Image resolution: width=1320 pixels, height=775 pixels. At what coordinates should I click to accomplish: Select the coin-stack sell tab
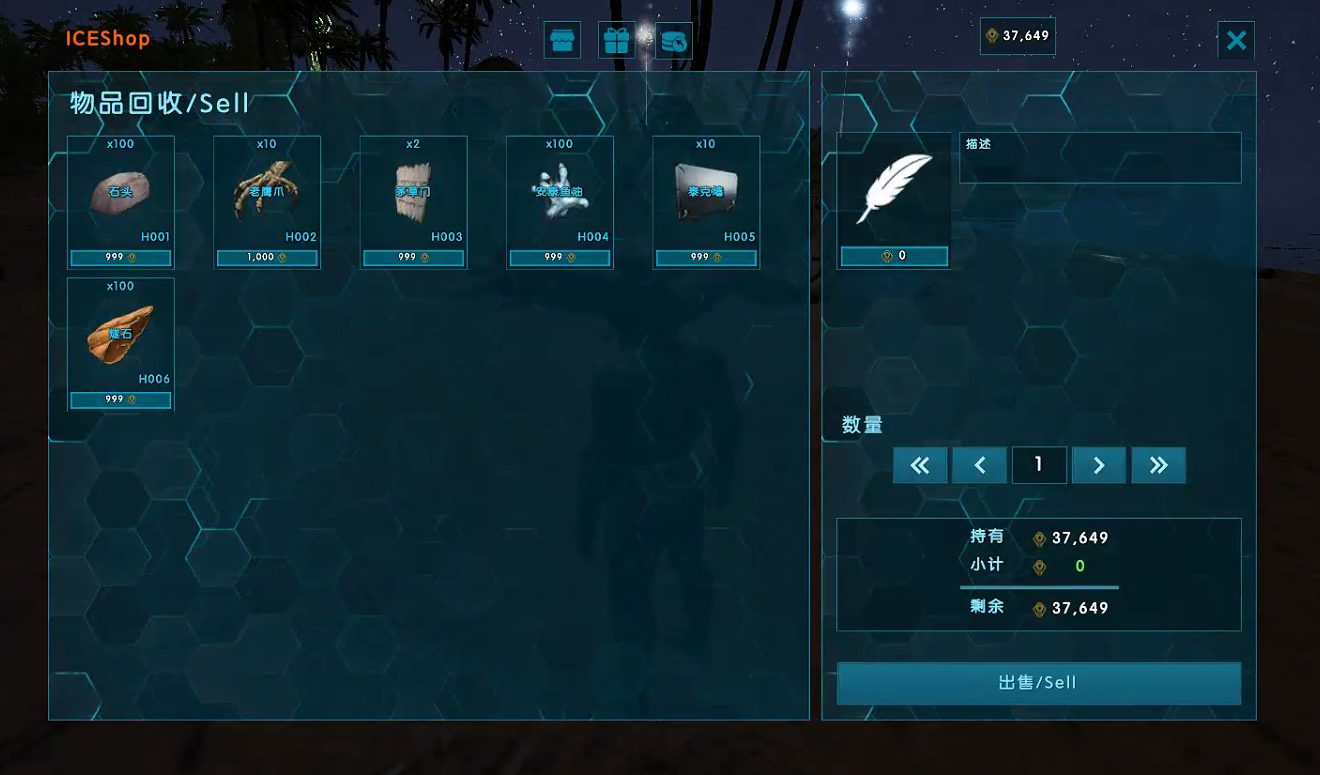click(674, 41)
